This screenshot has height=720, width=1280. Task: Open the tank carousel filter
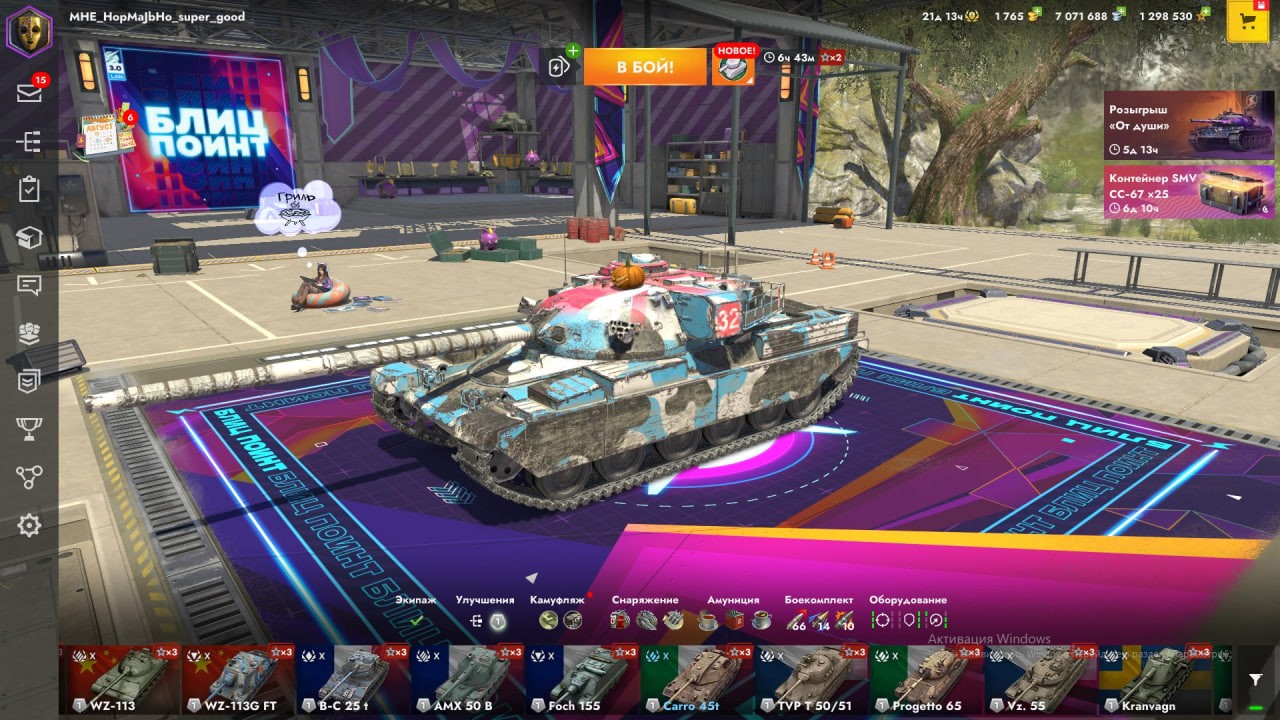[x=1255, y=680]
